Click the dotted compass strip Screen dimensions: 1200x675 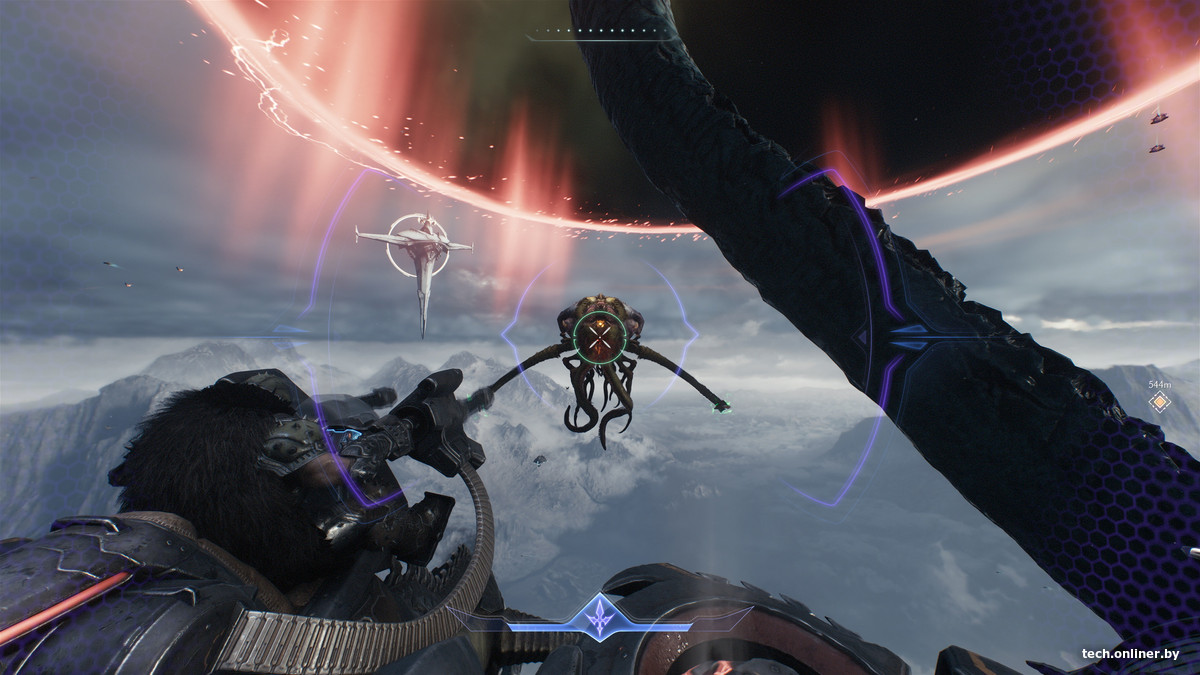click(599, 32)
